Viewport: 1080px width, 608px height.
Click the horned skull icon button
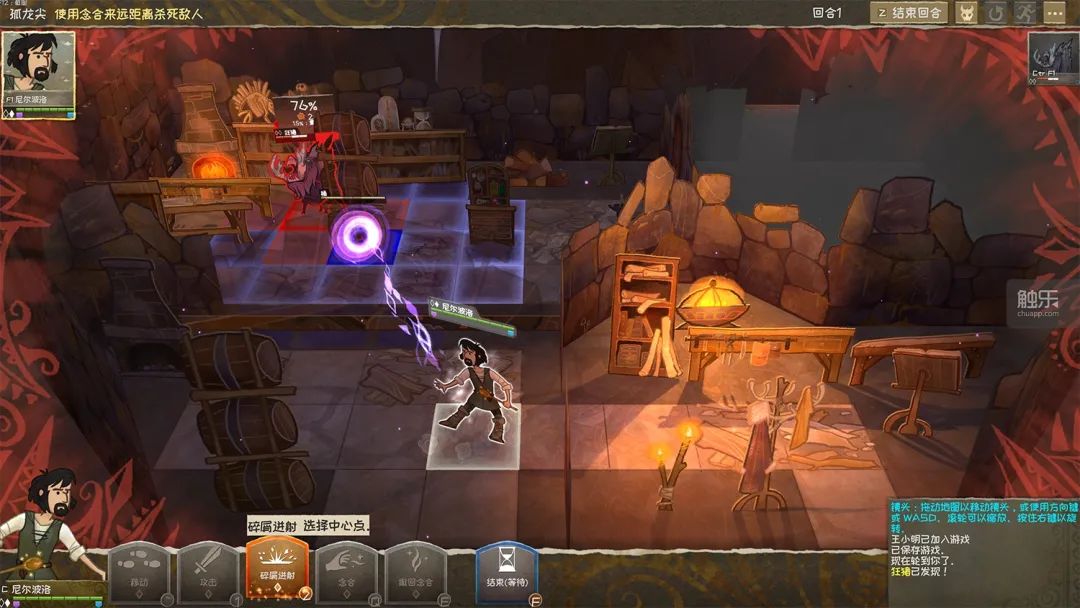967,13
